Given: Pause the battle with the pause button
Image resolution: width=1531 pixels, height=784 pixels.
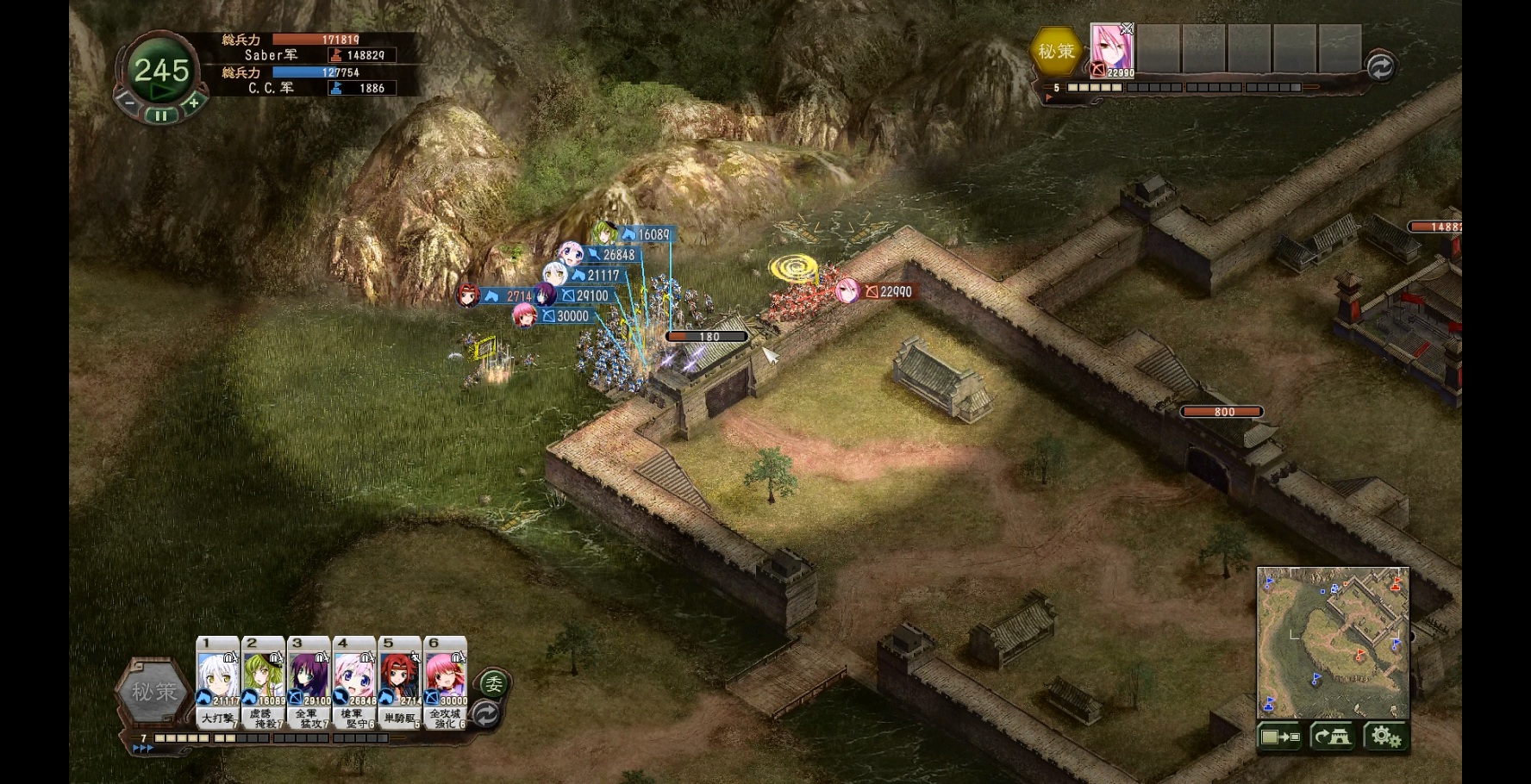Looking at the screenshot, I should coord(161,115).
